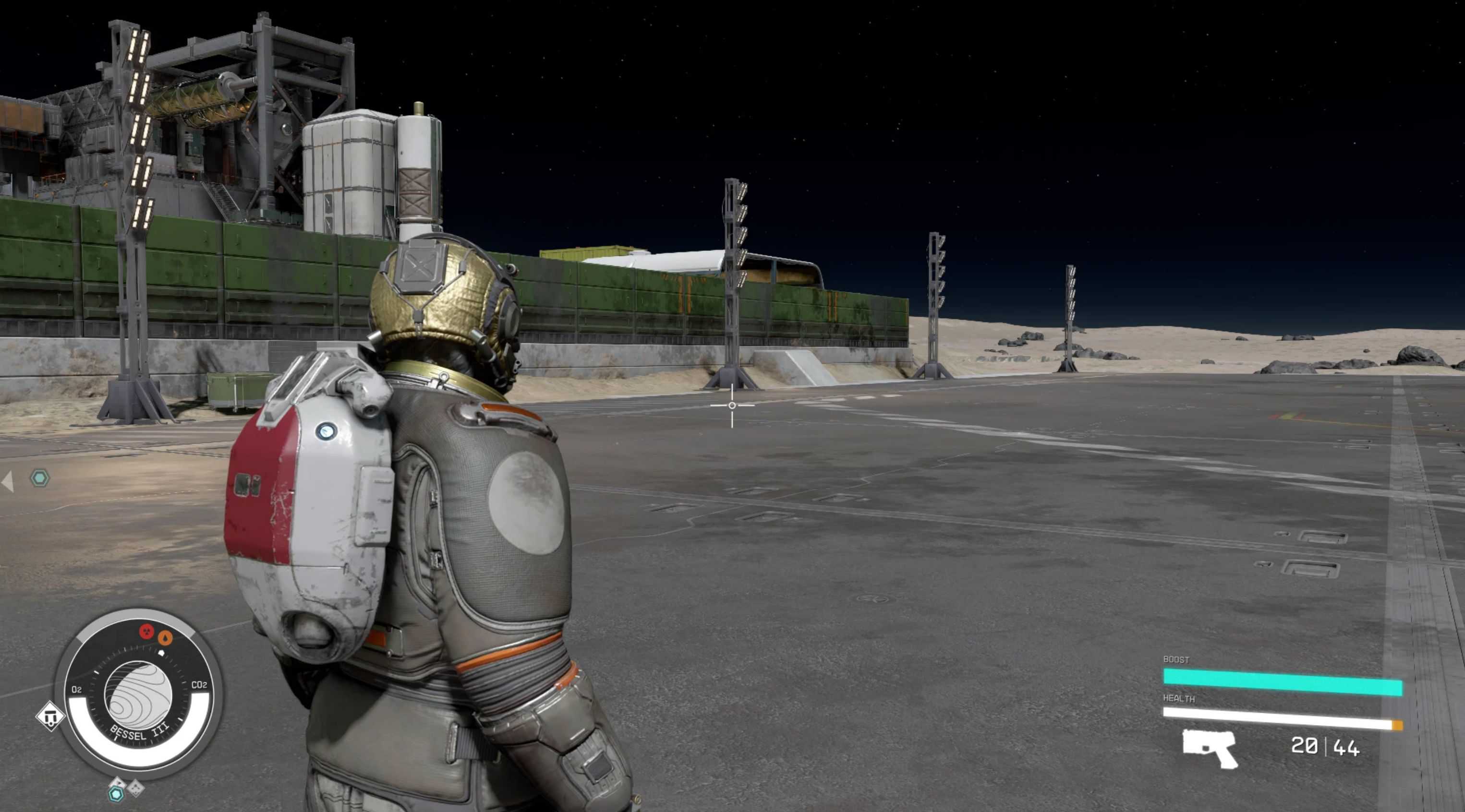This screenshot has height=812, width=1465.
Task: Select the red radiation hazard icon
Action: (147, 631)
